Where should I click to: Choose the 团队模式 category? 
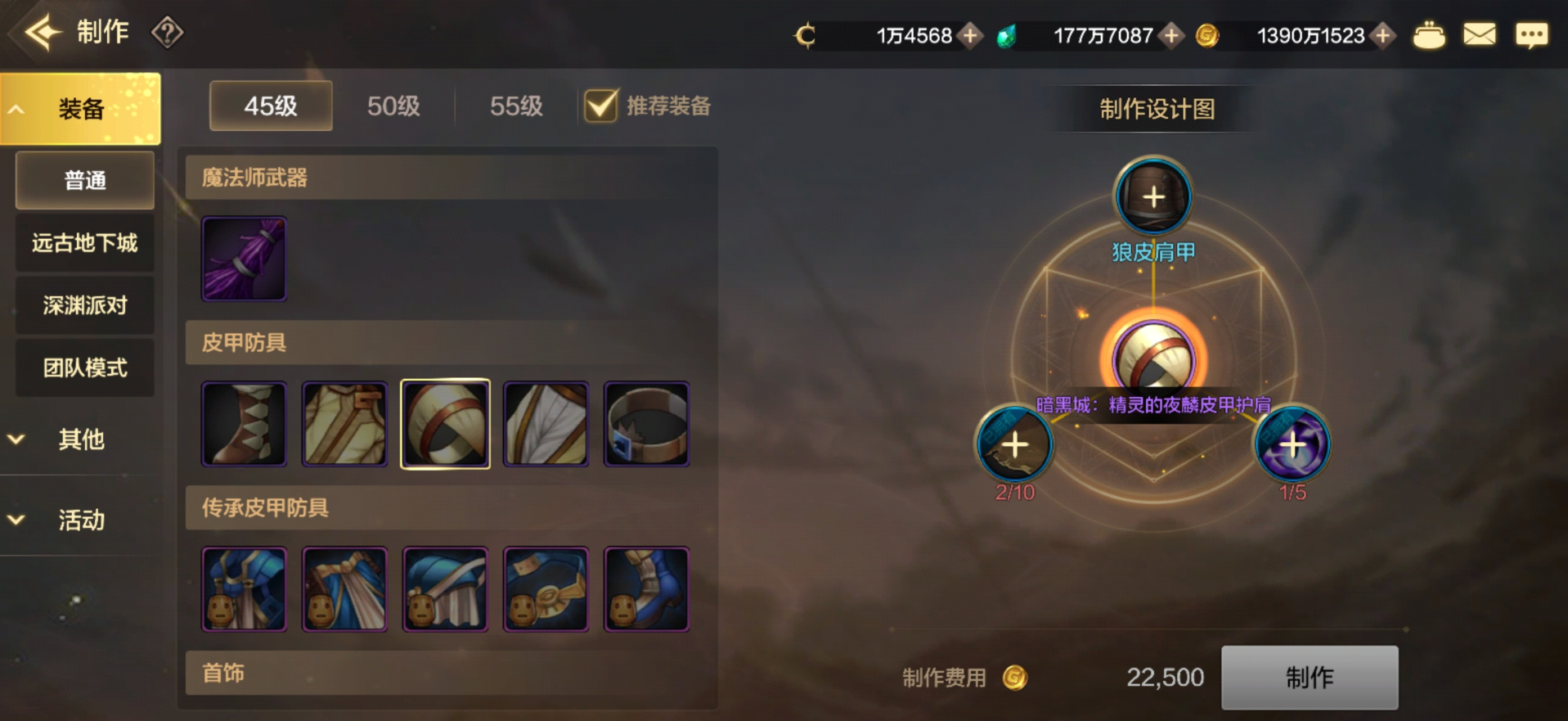(85, 367)
